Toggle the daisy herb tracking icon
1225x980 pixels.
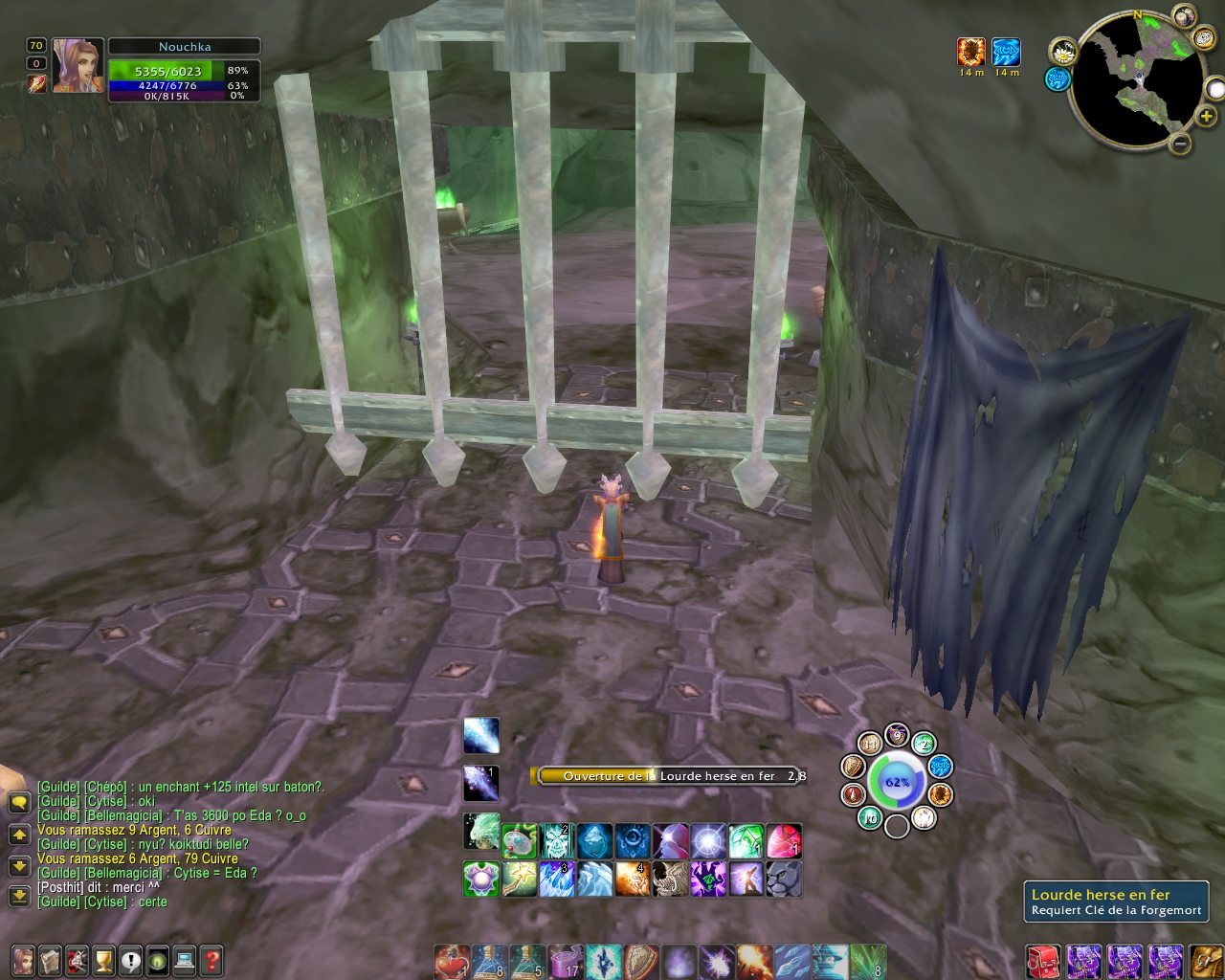[1062, 51]
